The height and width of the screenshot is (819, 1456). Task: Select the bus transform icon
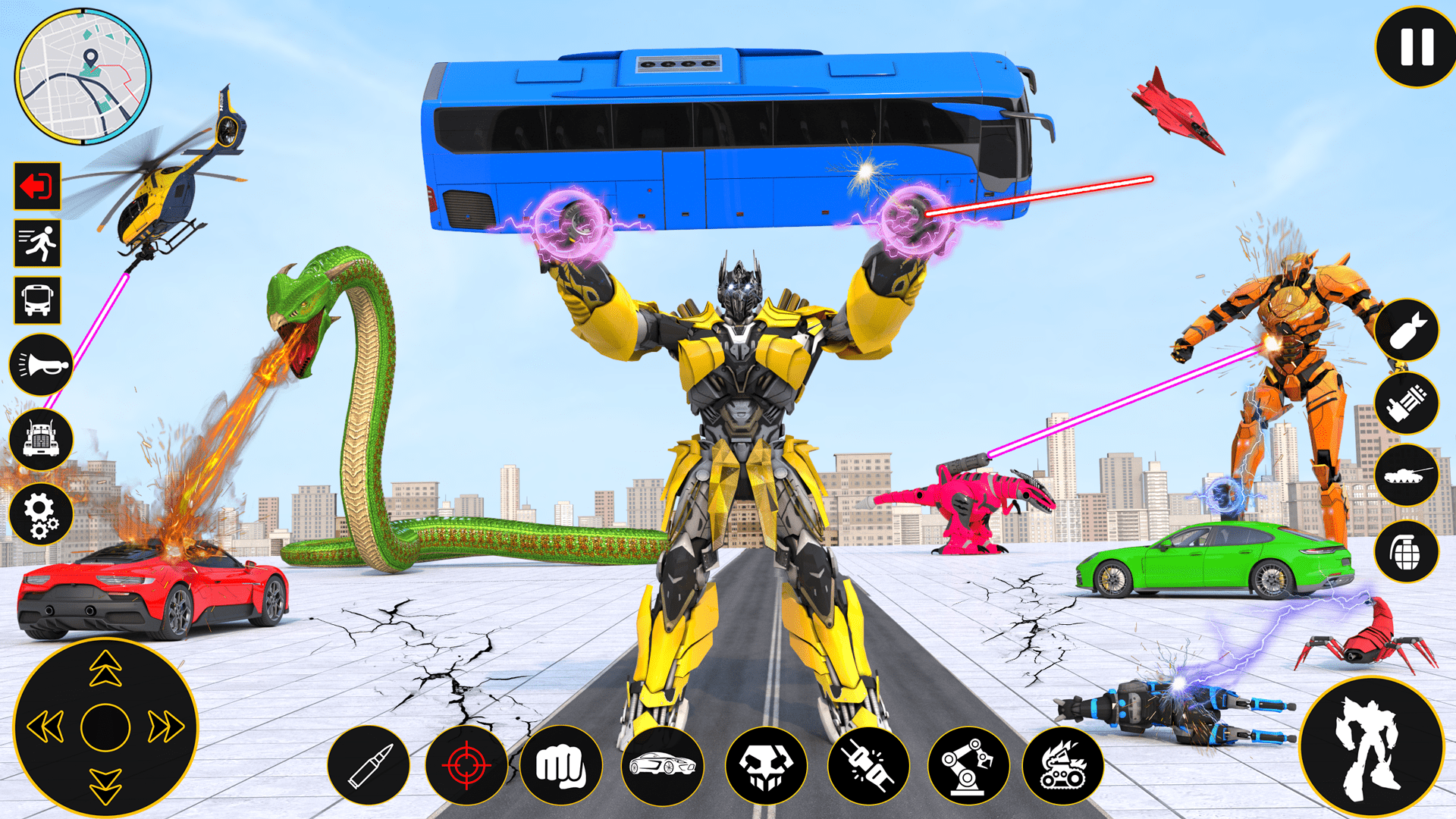click(x=36, y=298)
